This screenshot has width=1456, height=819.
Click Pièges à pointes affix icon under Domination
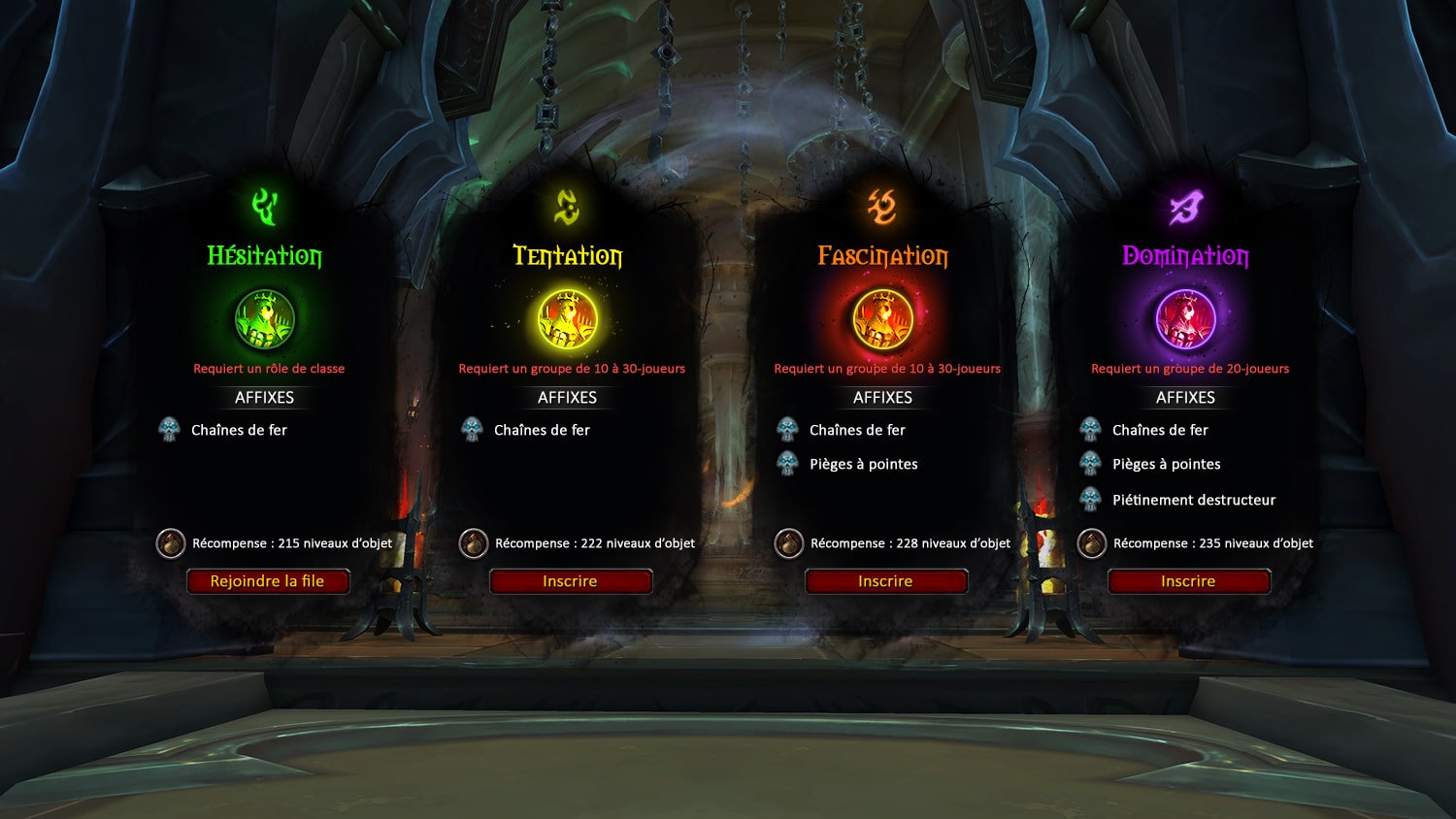[x=1091, y=464]
